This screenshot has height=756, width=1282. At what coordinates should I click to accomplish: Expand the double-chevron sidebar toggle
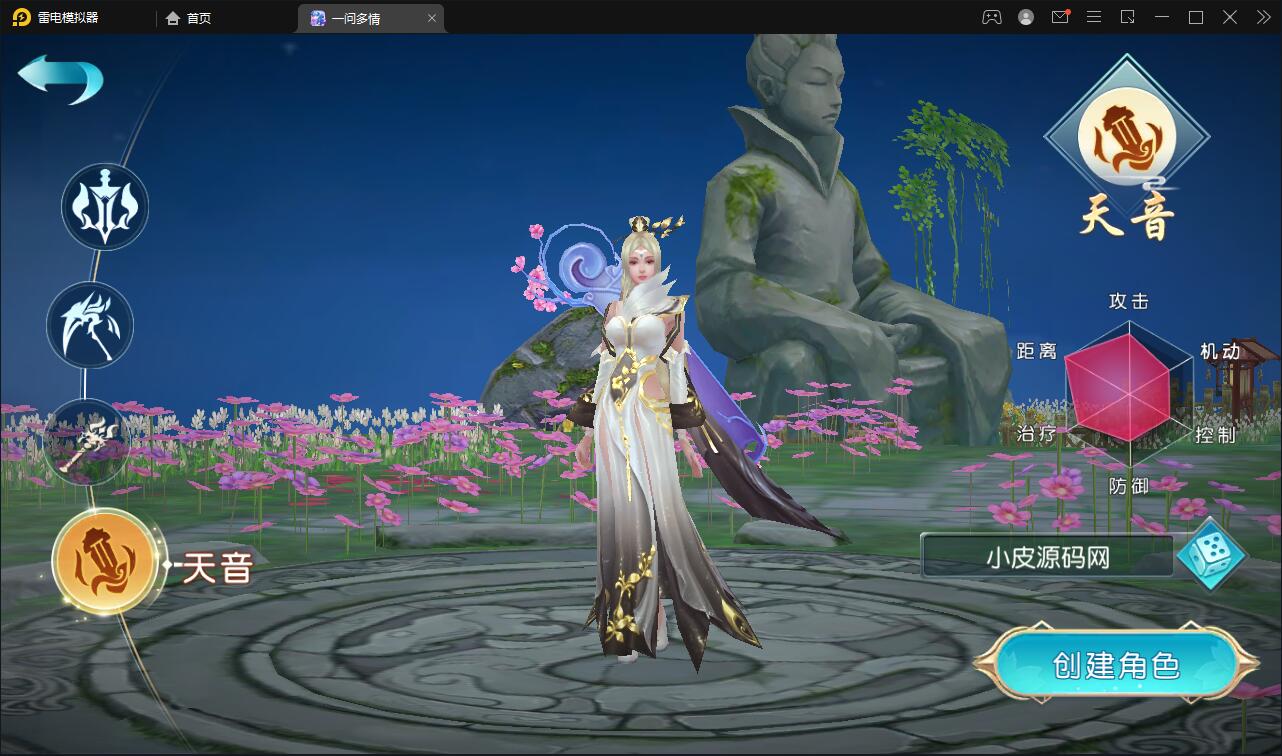click(x=1262, y=17)
